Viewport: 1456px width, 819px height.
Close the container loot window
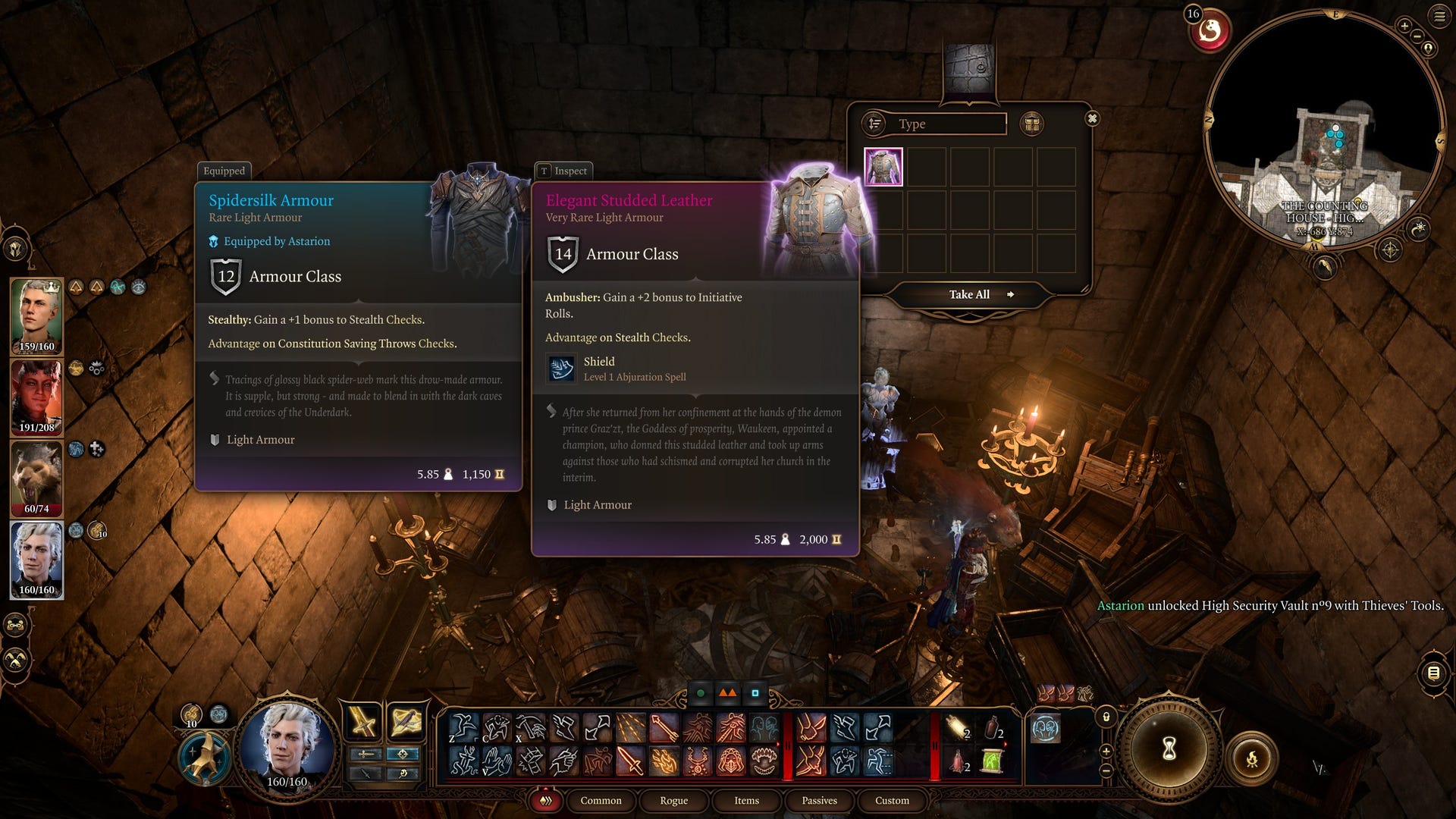[x=1092, y=118]
